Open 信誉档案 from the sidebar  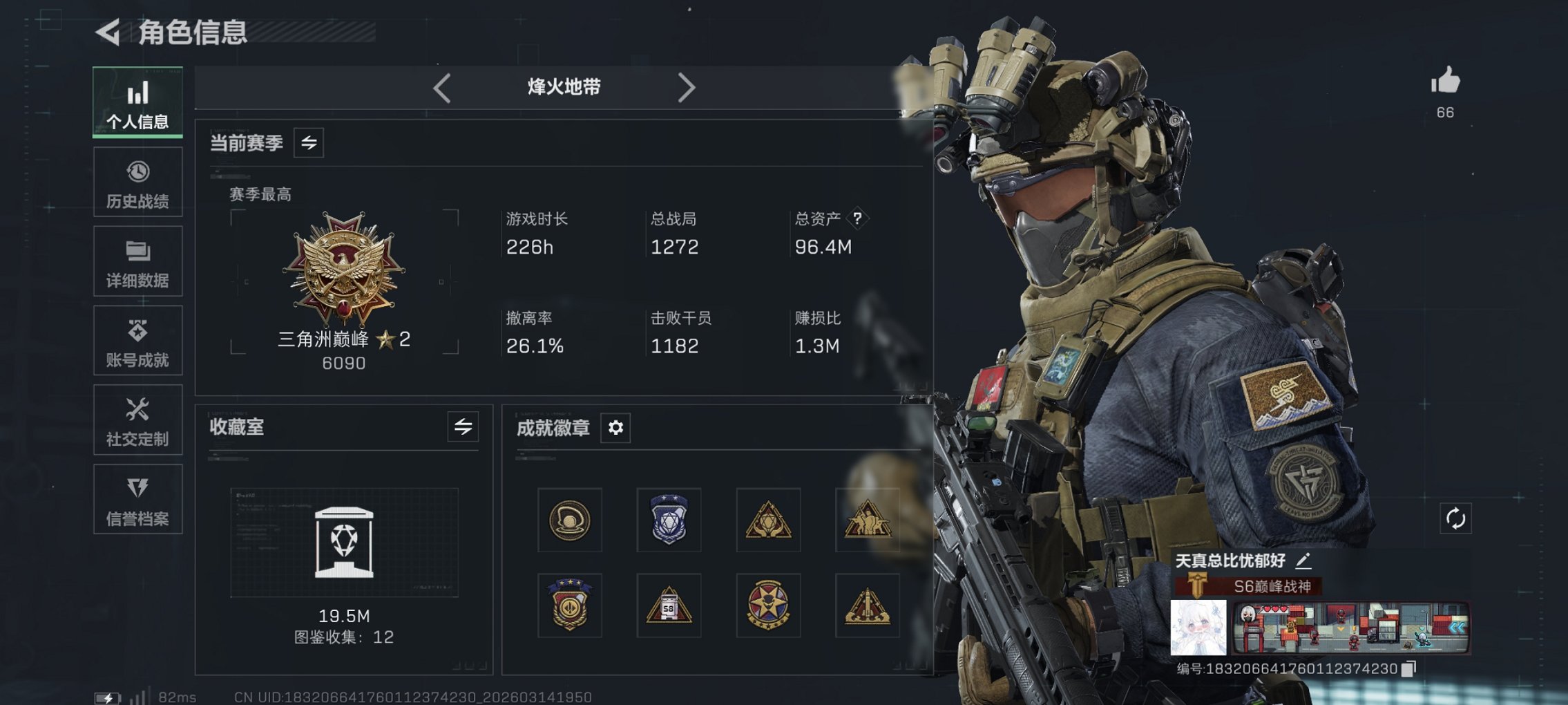click(x=137, y=498)
